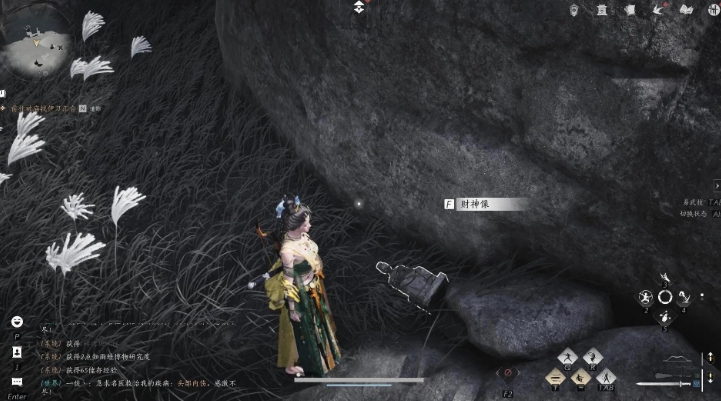Open the shield badge menu icon

[x=574, y=10]
